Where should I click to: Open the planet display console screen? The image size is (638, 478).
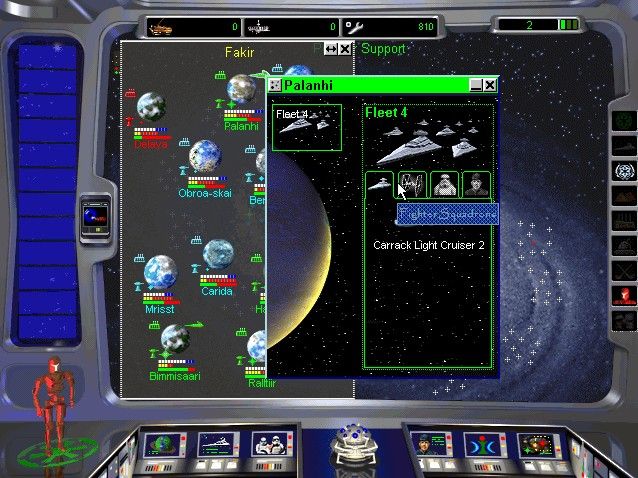click(x=162, y=443)
